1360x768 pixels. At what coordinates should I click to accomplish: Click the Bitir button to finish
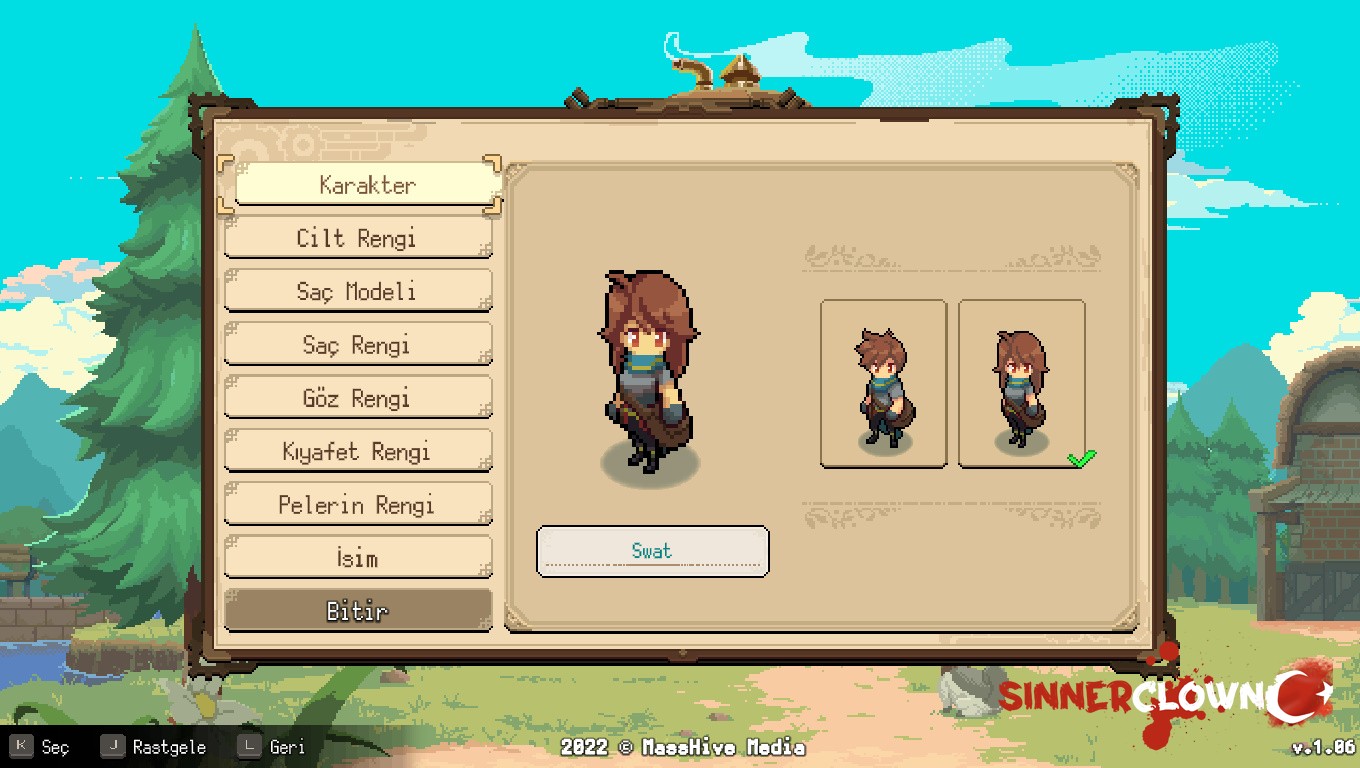357,611
